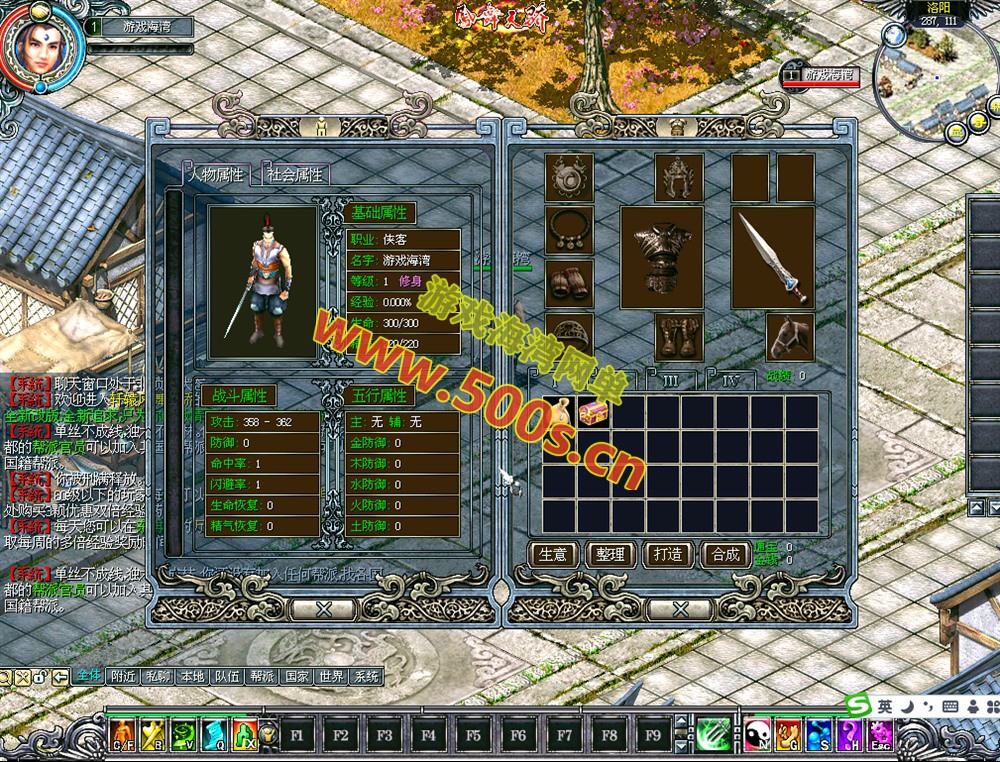Select the 人物属性 tab
This screenshot has height=762, width=1000.
pos(217,175)
